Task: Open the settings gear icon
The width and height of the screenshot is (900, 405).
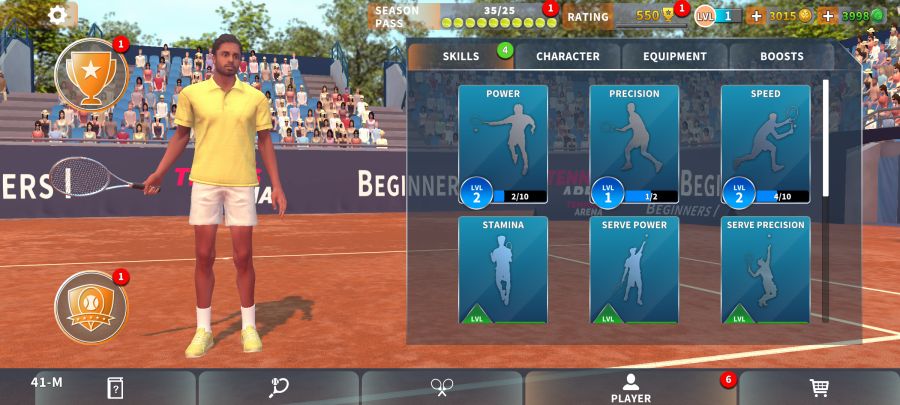Action: [x=58, y=15]
